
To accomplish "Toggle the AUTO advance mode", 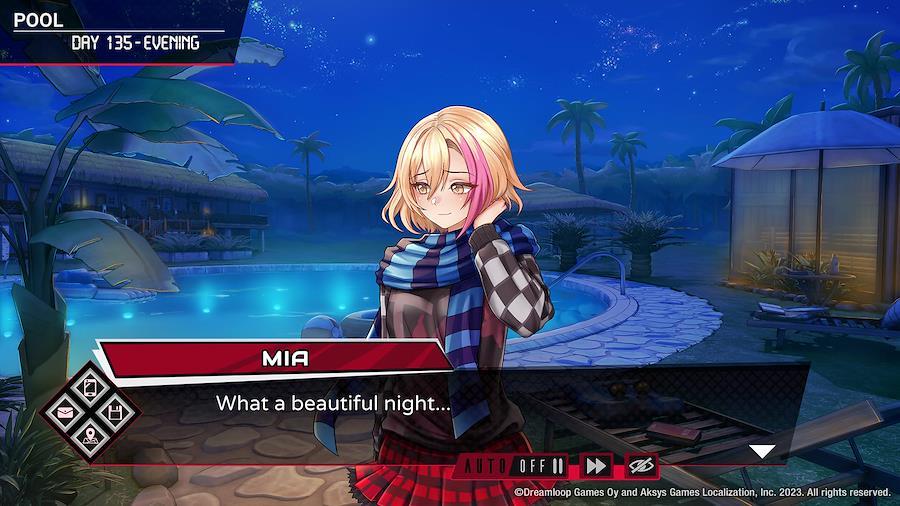I will (512, 466).
